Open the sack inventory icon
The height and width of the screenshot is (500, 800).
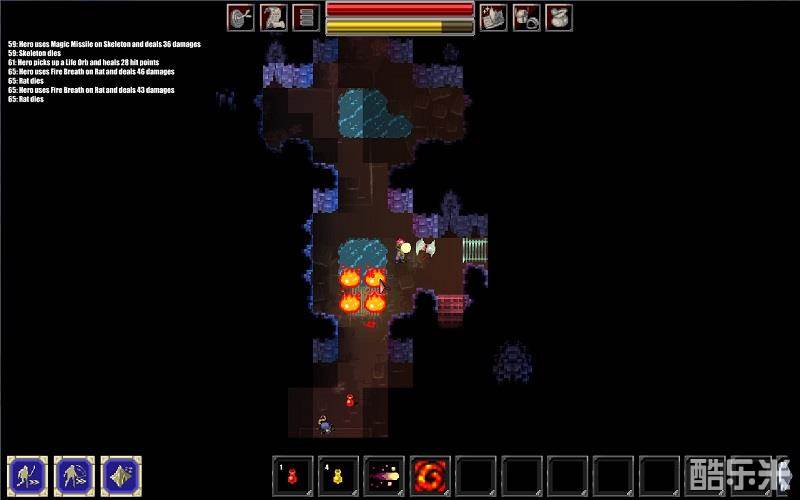pyautogui.click(x=559, y=17)
